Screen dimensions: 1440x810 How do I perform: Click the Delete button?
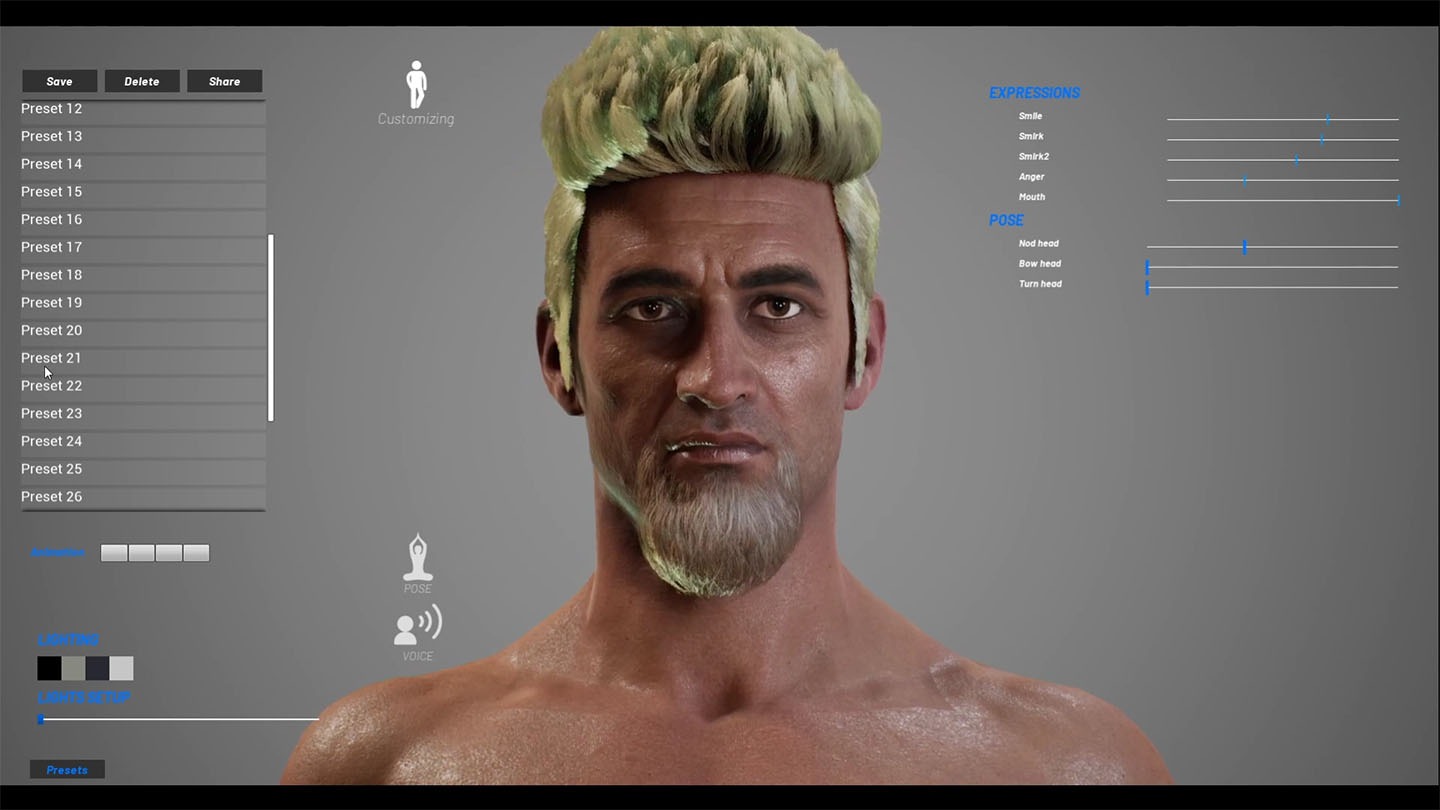142,81
